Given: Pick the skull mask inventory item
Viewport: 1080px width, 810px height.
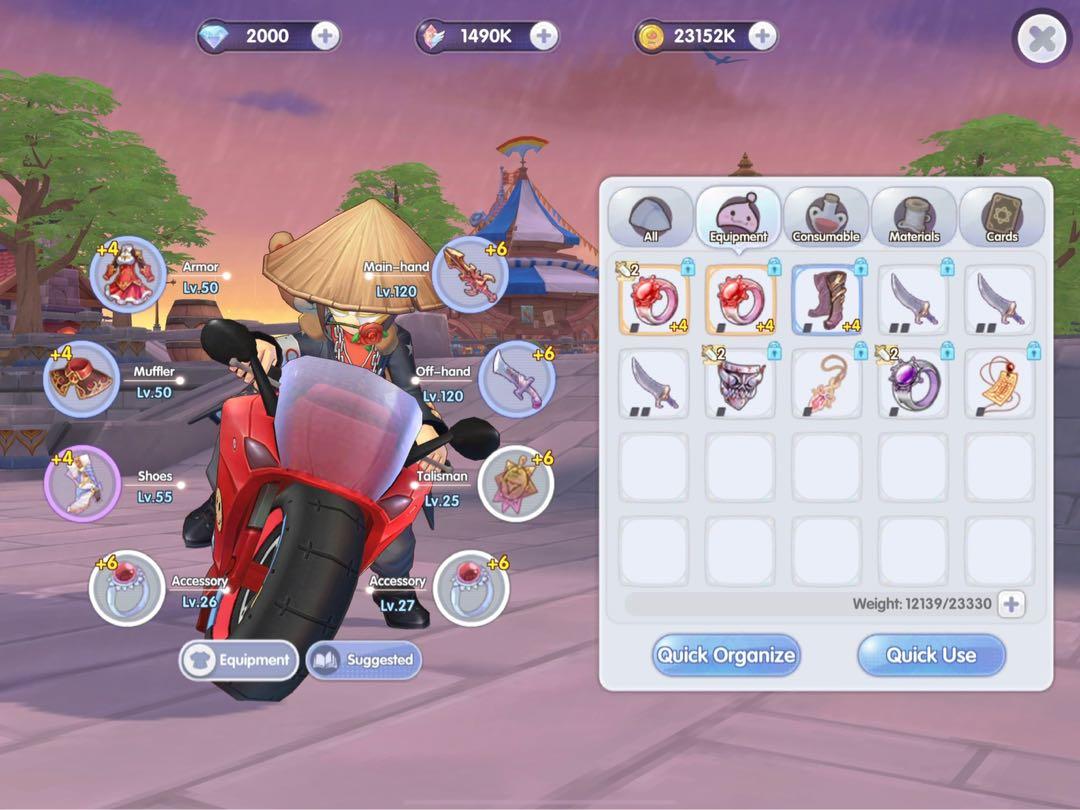Looking at the screenshot, I should tap(740, 383).
